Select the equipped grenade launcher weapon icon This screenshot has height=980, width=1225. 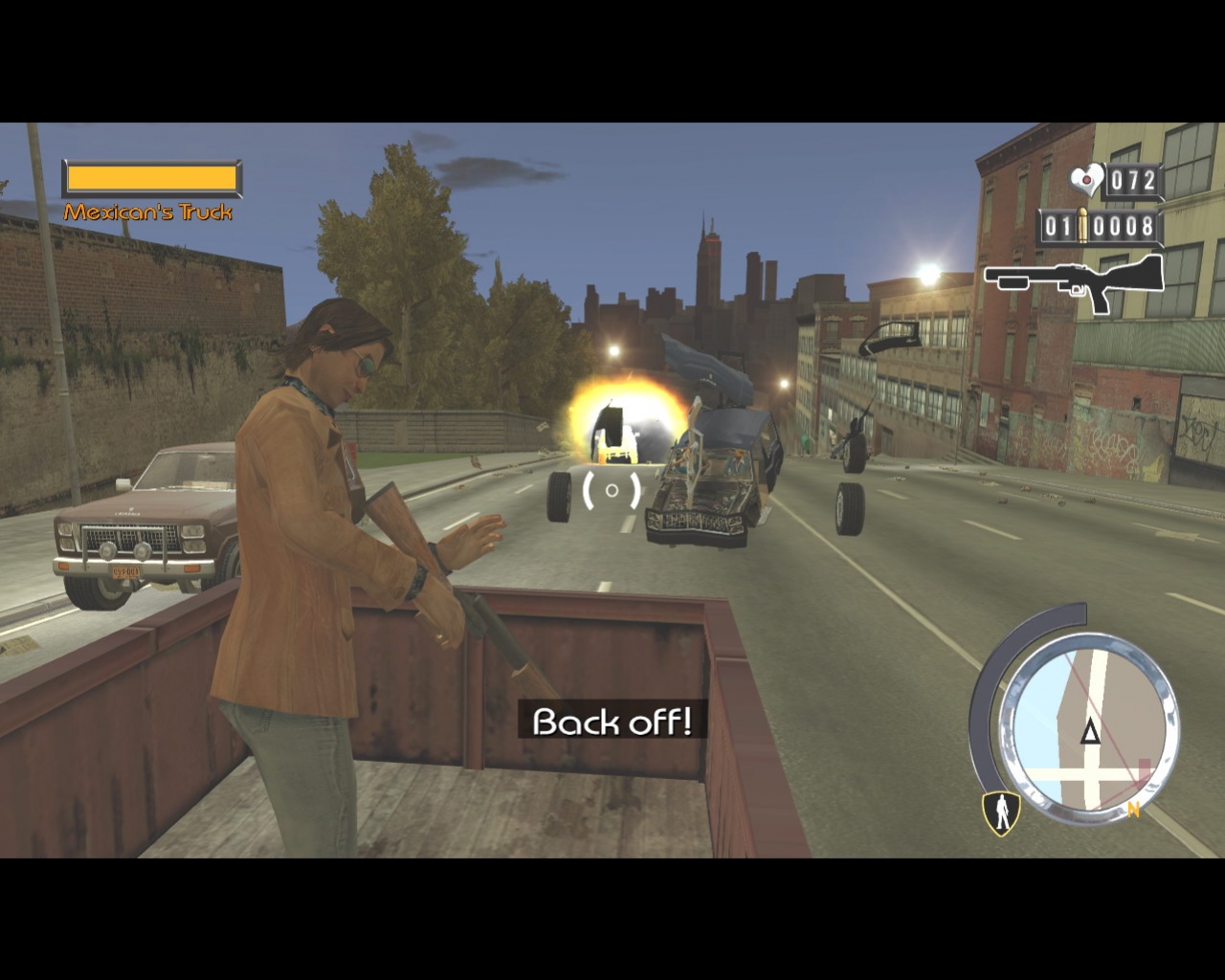click(1074, 282)
